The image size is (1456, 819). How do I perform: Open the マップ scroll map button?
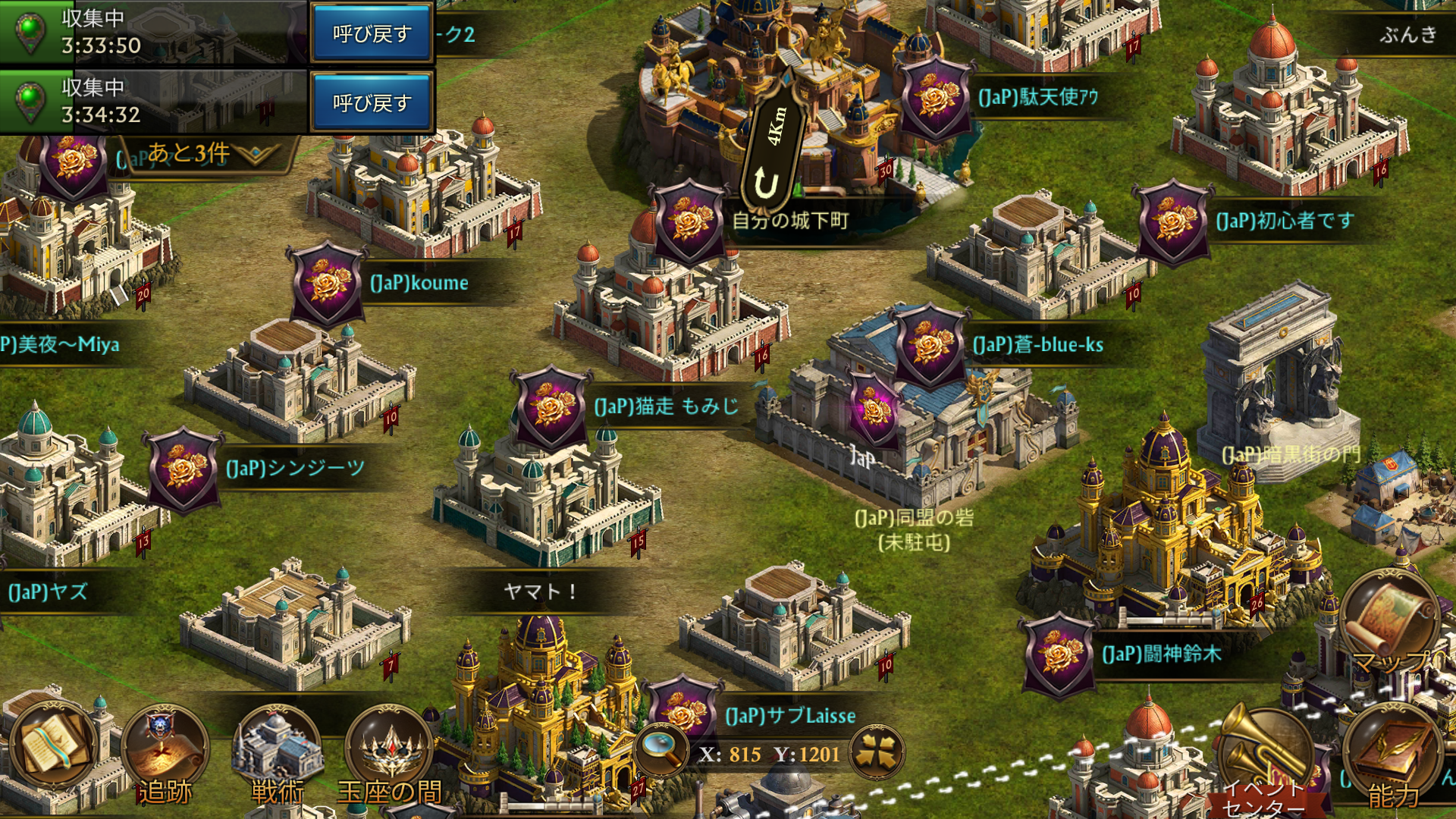pos(1389,622)
